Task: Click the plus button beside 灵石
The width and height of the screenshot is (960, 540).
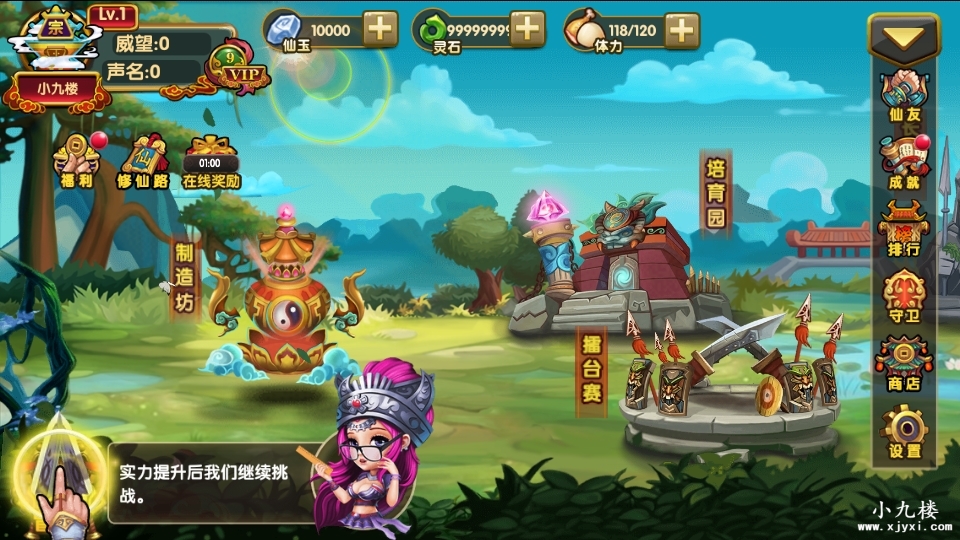Action: [x=527, y=29]
